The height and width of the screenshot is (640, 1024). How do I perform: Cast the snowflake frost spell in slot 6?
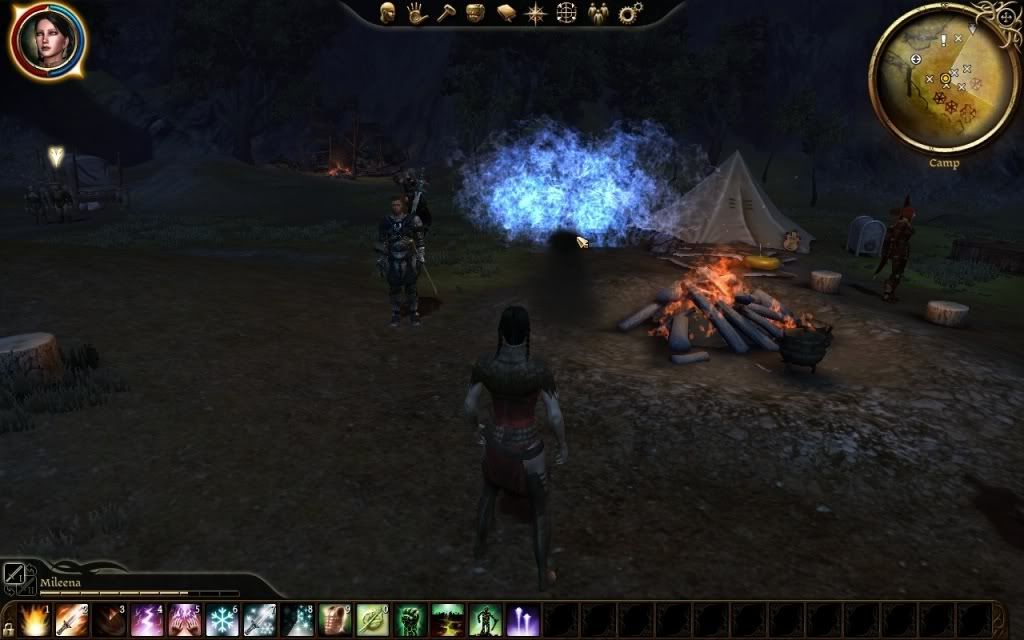pos(222,620)
